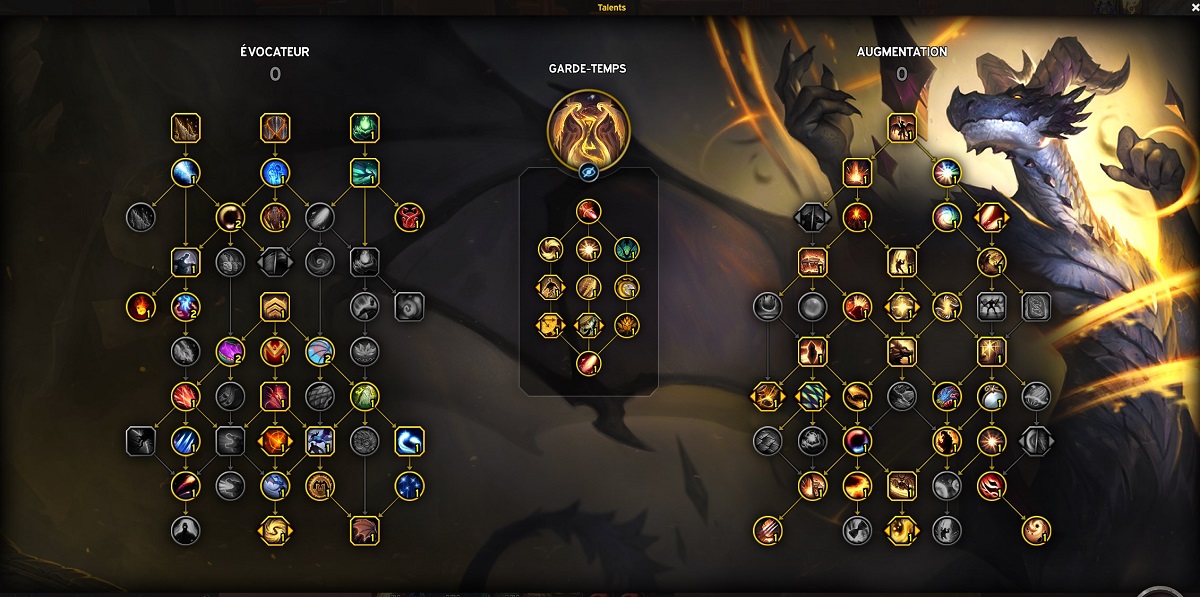
Task: Choose the golden yin-yang swirl Augmentation talent
Action: click(x=1036, y=530)
